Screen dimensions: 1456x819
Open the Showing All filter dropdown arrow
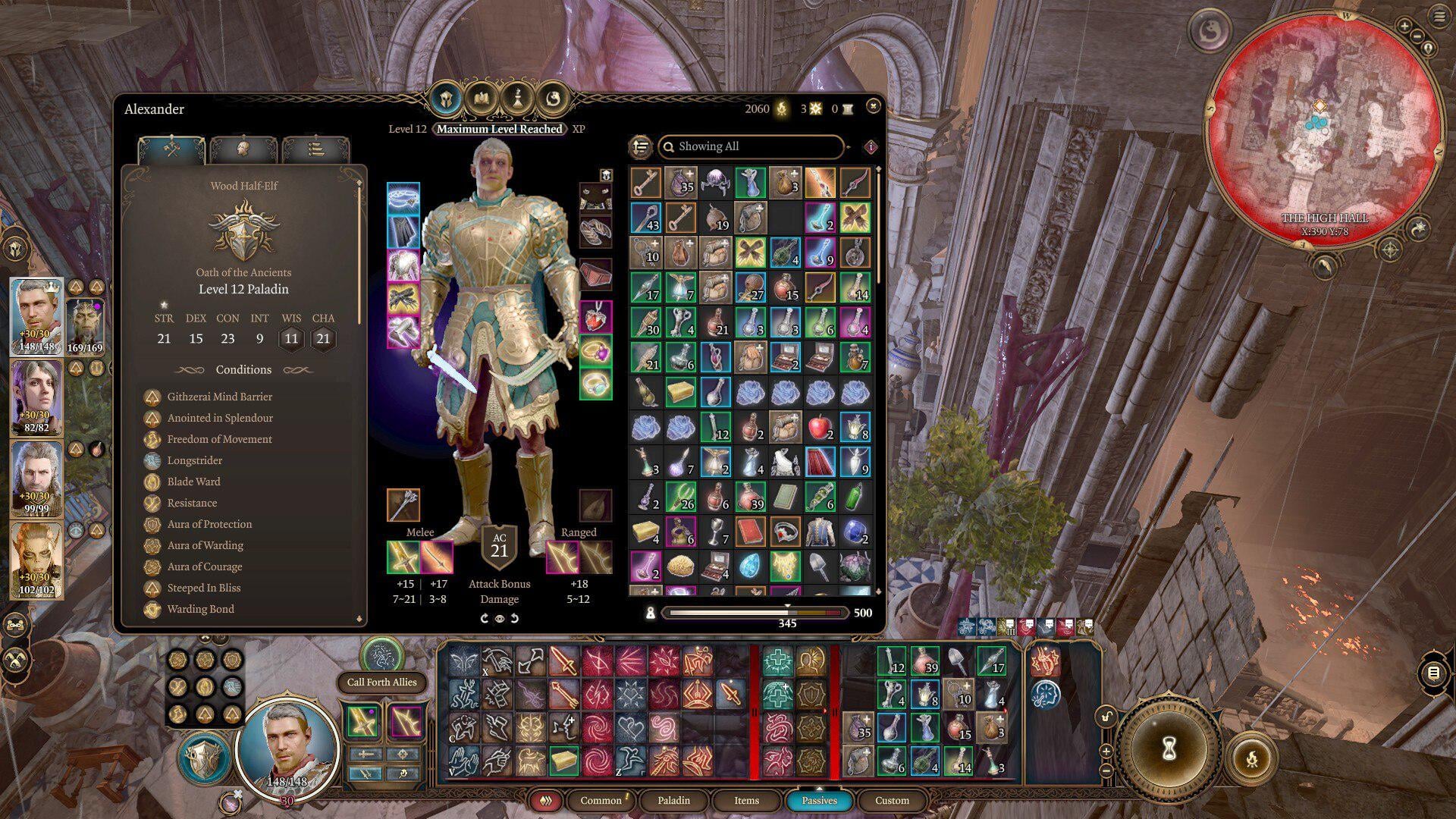coord(848,147)
